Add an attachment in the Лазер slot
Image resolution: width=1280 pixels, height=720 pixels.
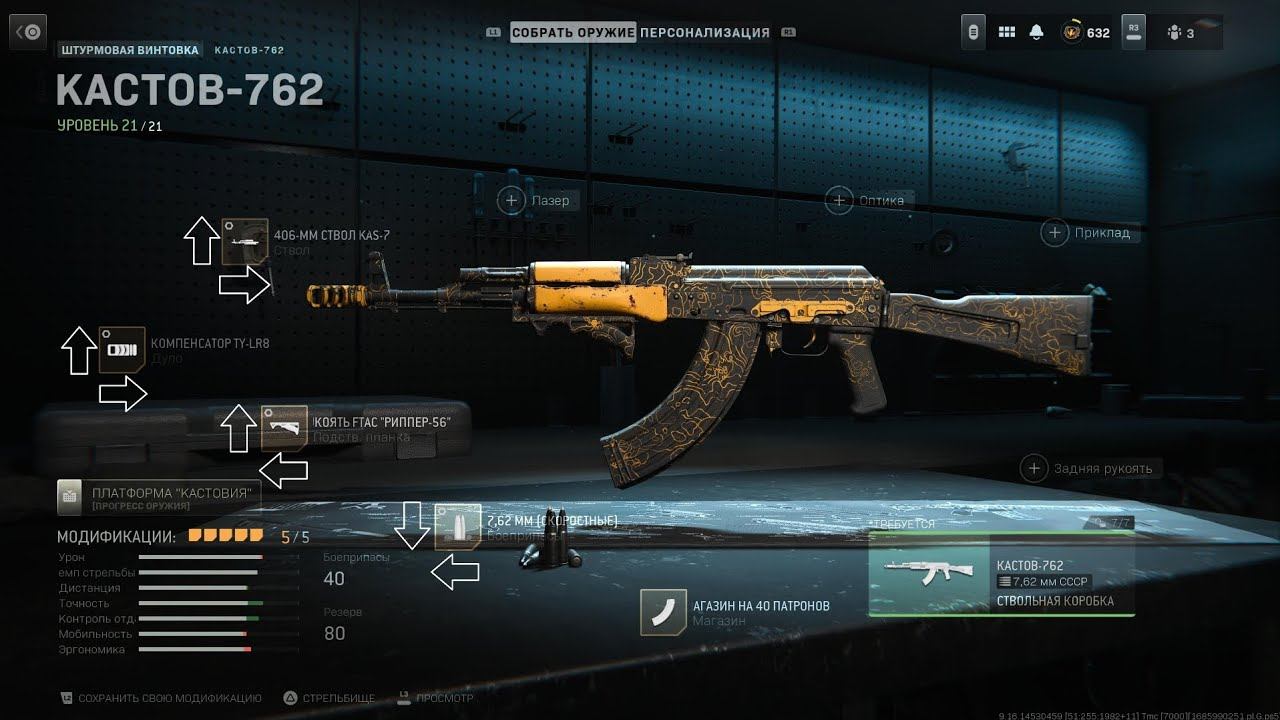pyautogui.click(x=511, y=201)
